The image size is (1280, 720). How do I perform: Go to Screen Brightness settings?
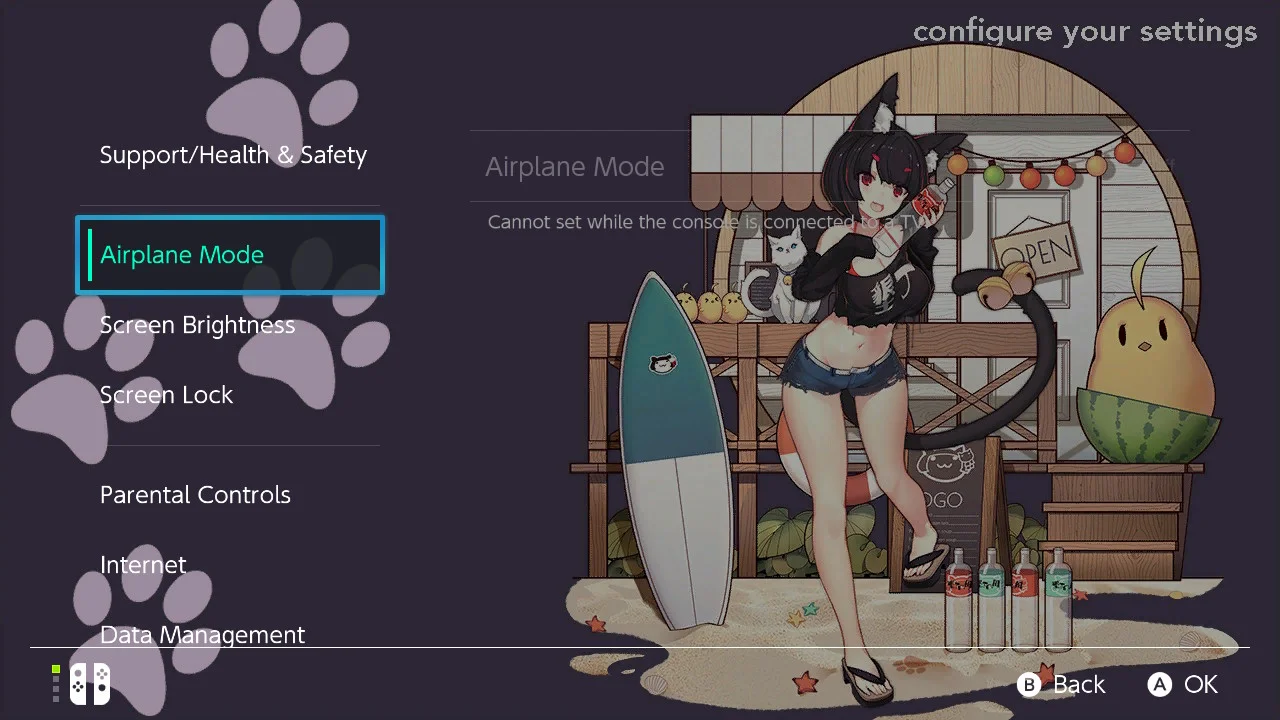[x=198, y=325]
